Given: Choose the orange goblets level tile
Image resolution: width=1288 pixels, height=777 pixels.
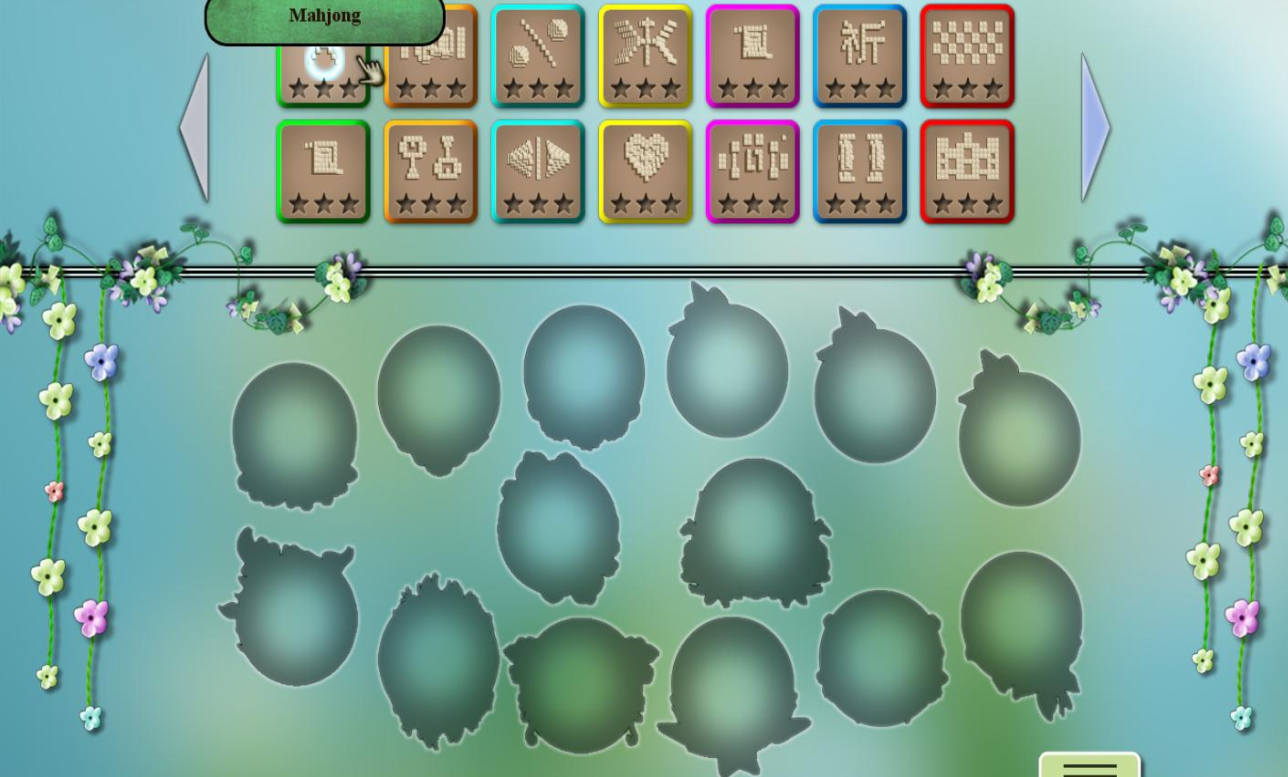Looking at the screenshot, I should pyautogui.click(x=430, y=171).
